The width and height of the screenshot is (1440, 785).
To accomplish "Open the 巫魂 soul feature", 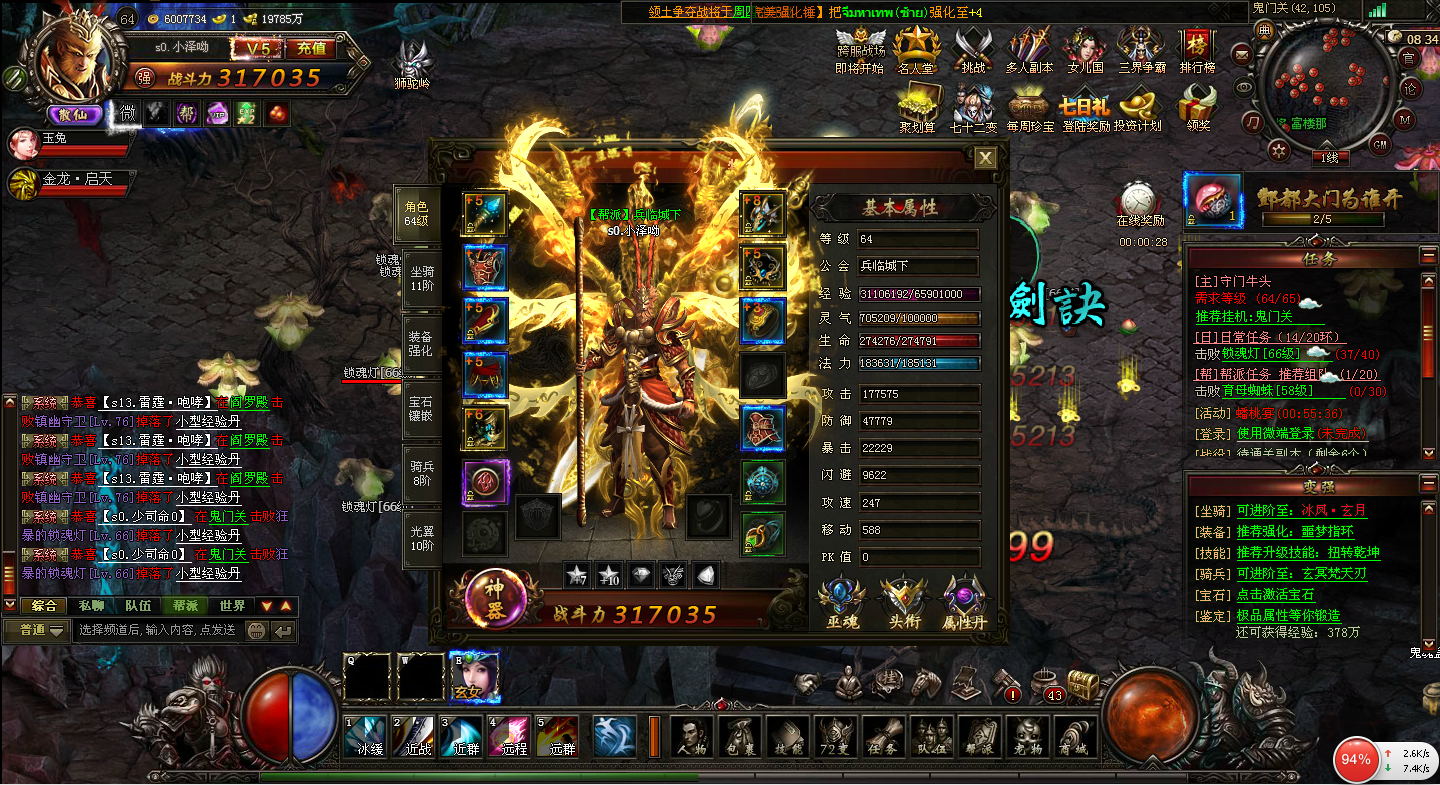I will (841, 604).
